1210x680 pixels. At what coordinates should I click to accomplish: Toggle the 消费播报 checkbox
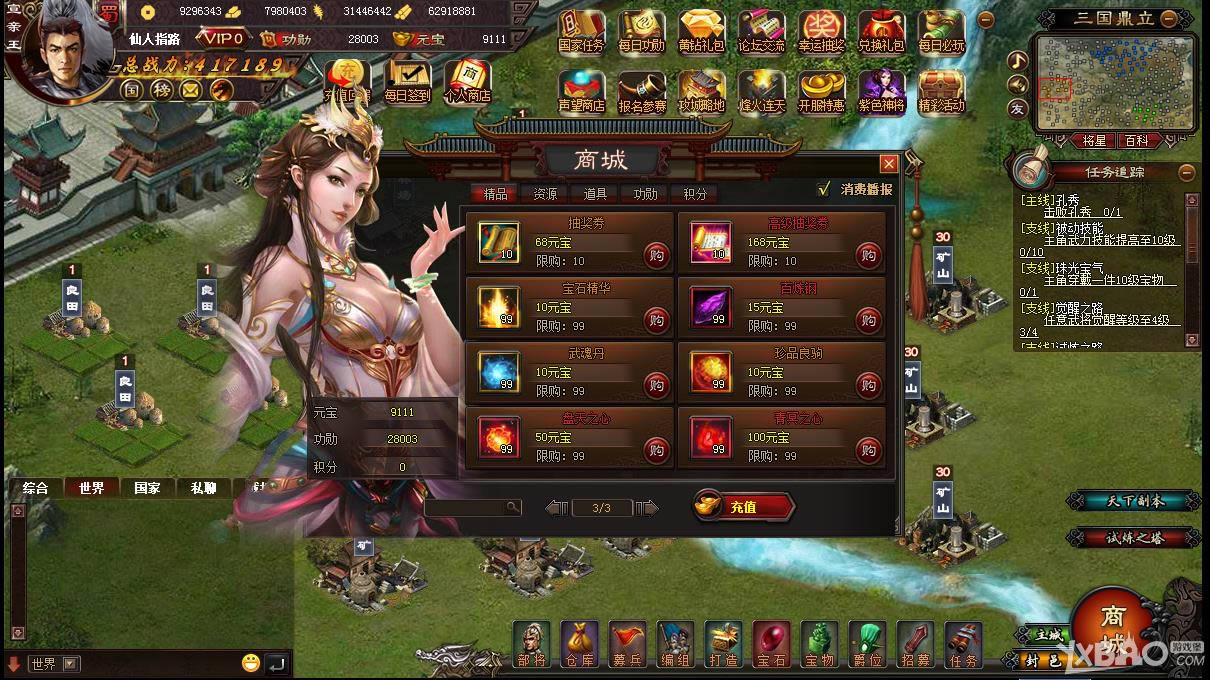pyautogui.click(x=824, y=189)
